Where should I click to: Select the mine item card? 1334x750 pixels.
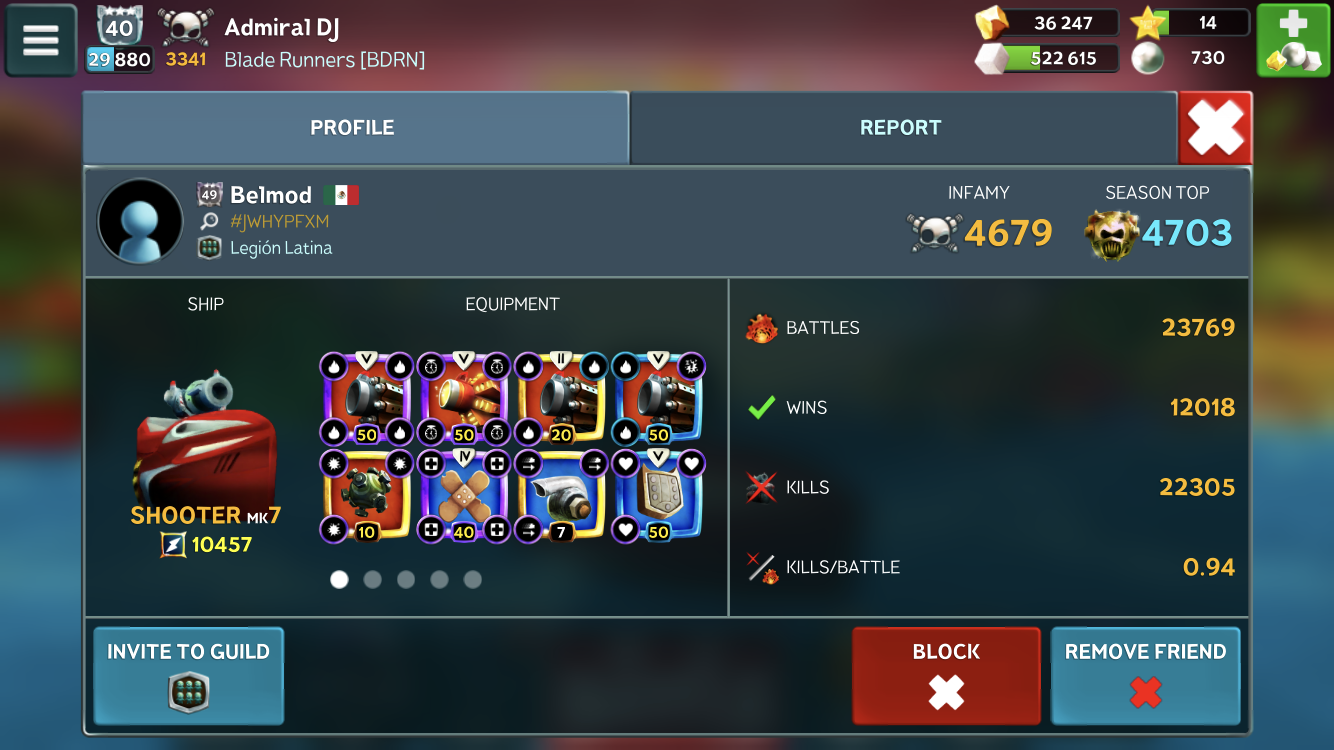point(366,496)
